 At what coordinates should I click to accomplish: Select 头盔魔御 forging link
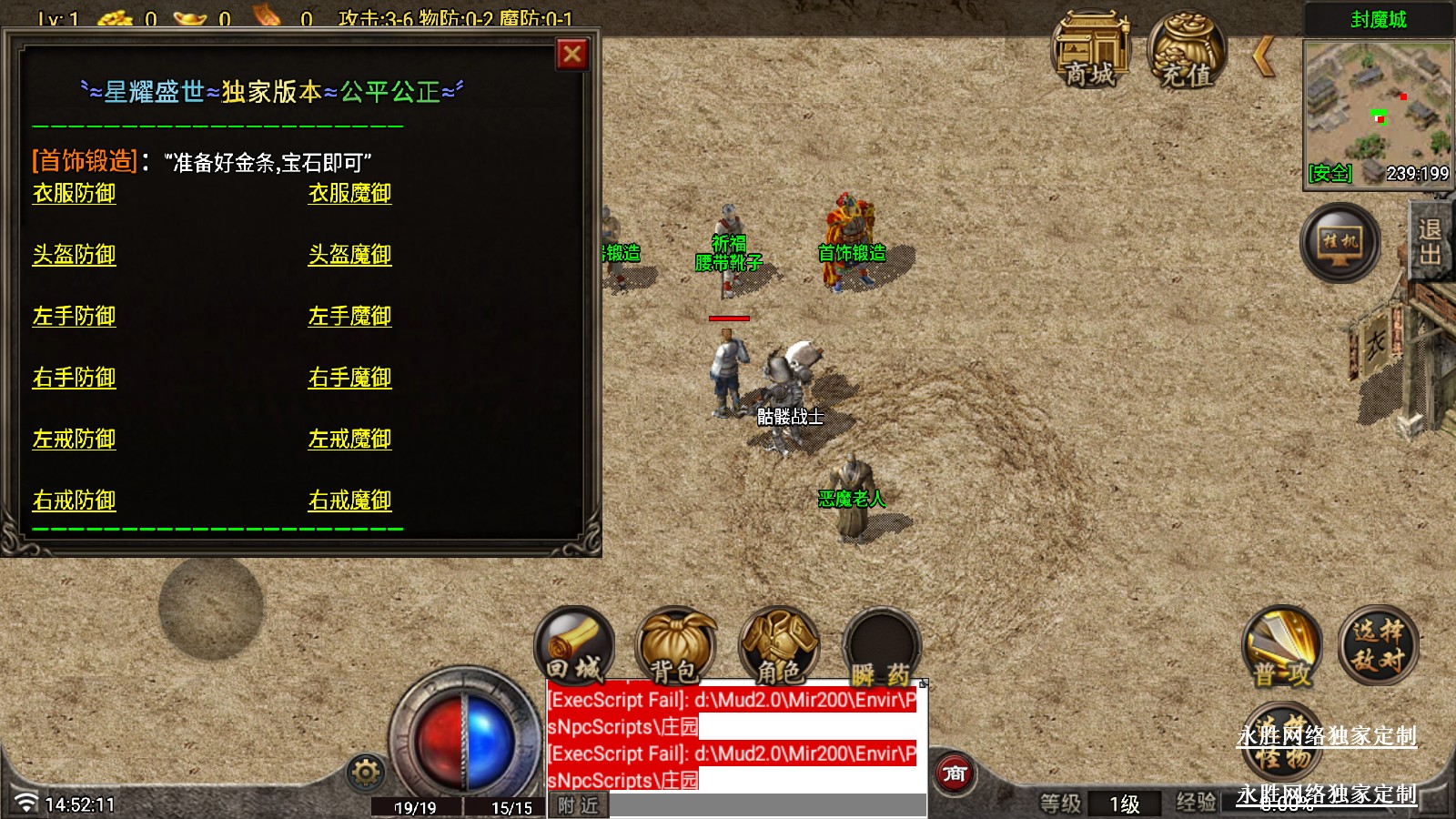click(x=349, y=255)
